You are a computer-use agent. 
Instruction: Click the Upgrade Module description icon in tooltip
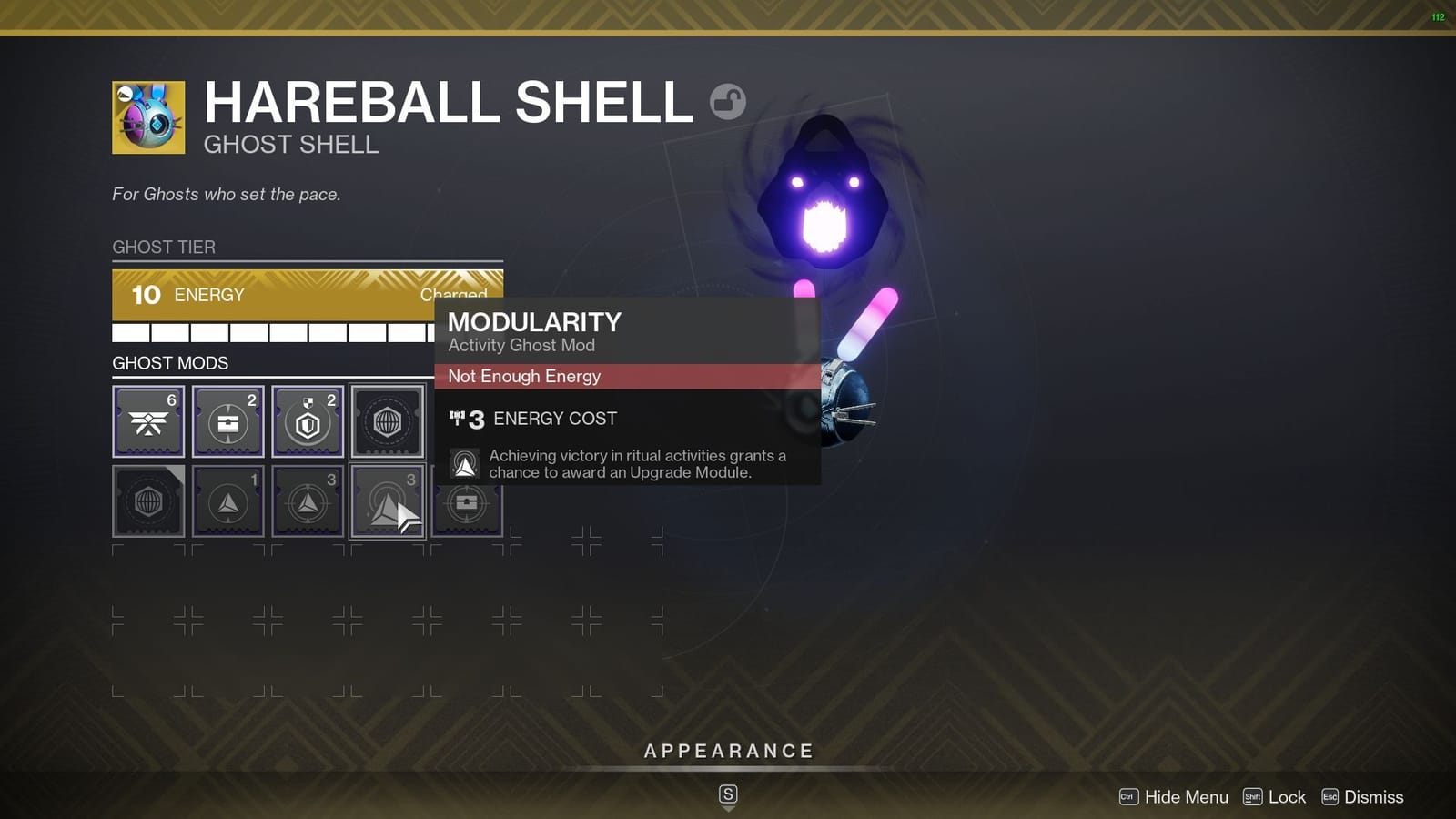tap(464, 462)
